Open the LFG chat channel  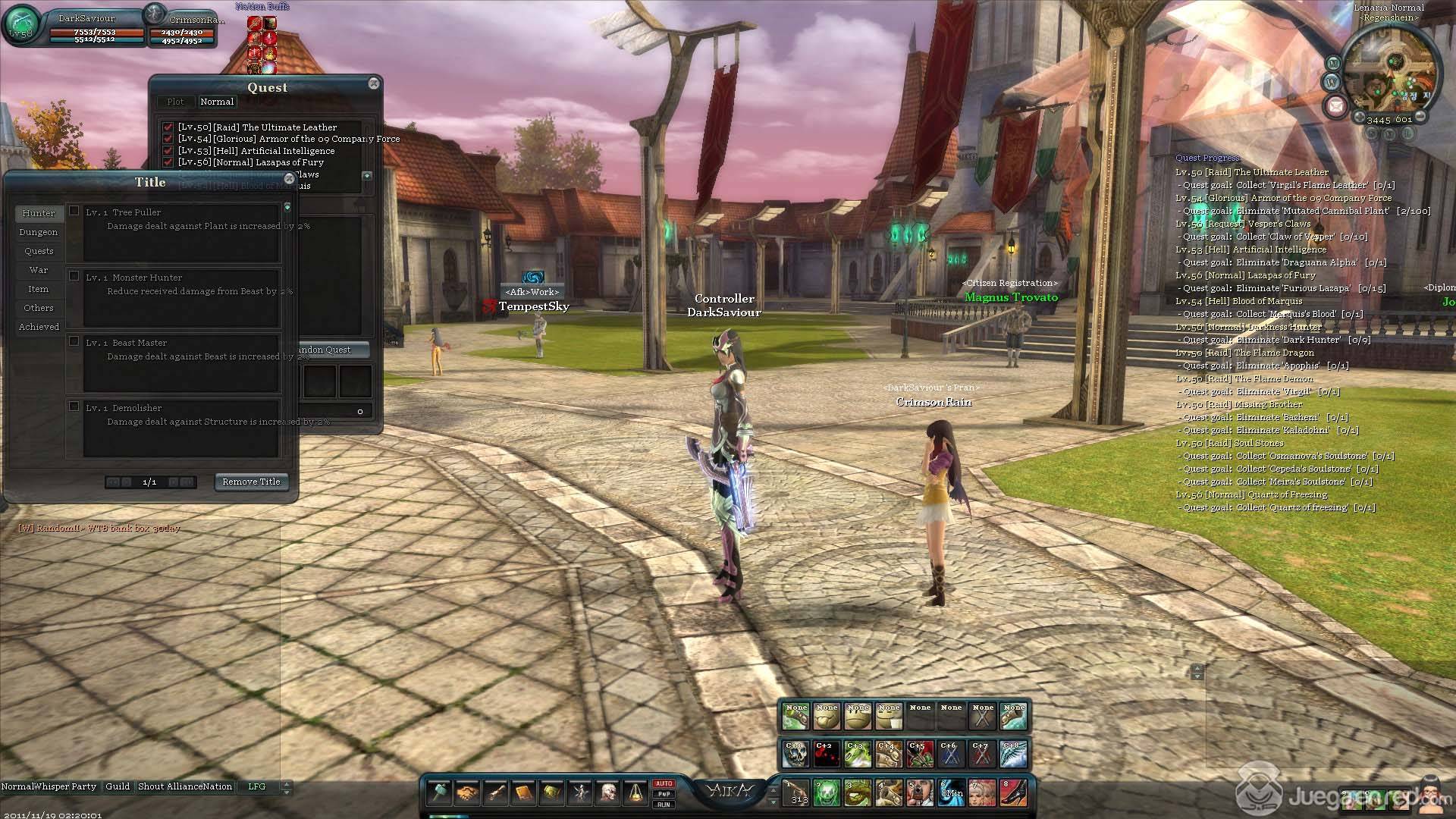(x=257, y=786)
